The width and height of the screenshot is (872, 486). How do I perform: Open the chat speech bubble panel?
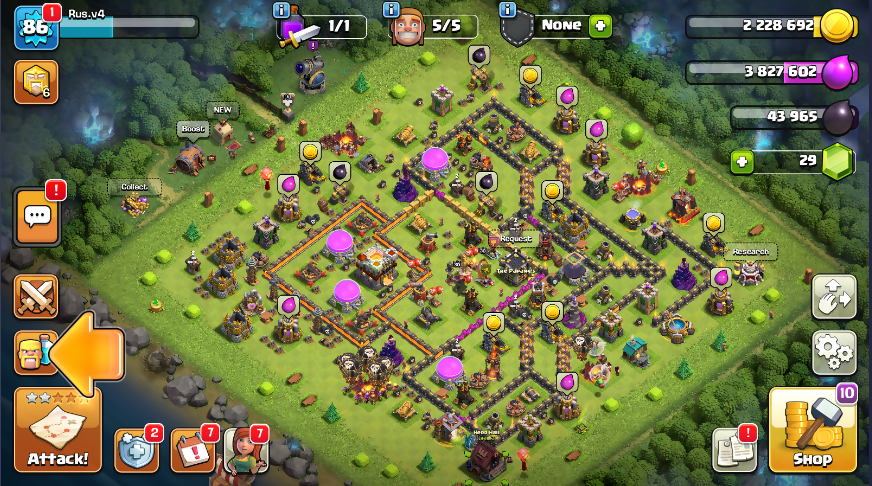pos(37,216)
